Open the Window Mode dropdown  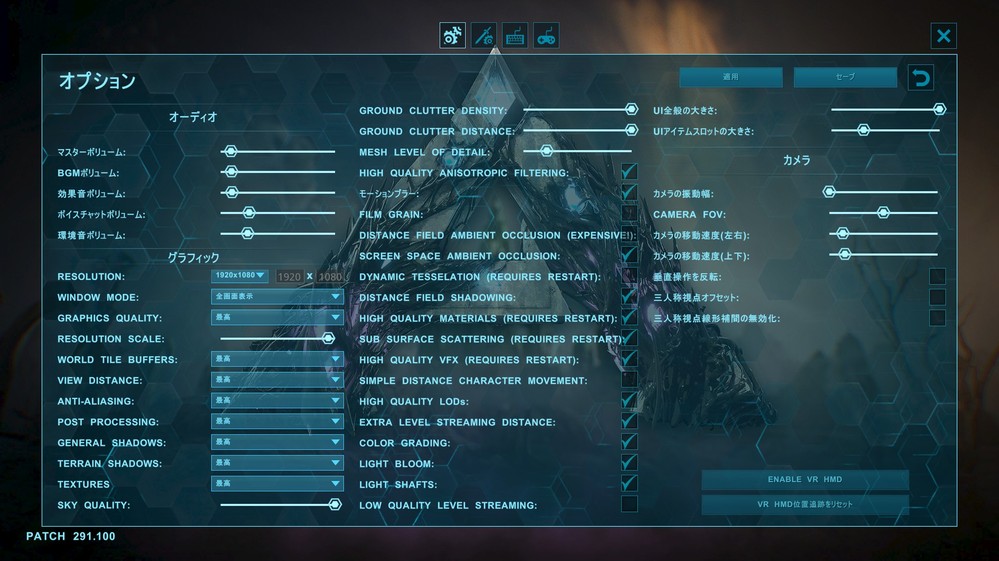pyautogui.click(x=277, y=297)
